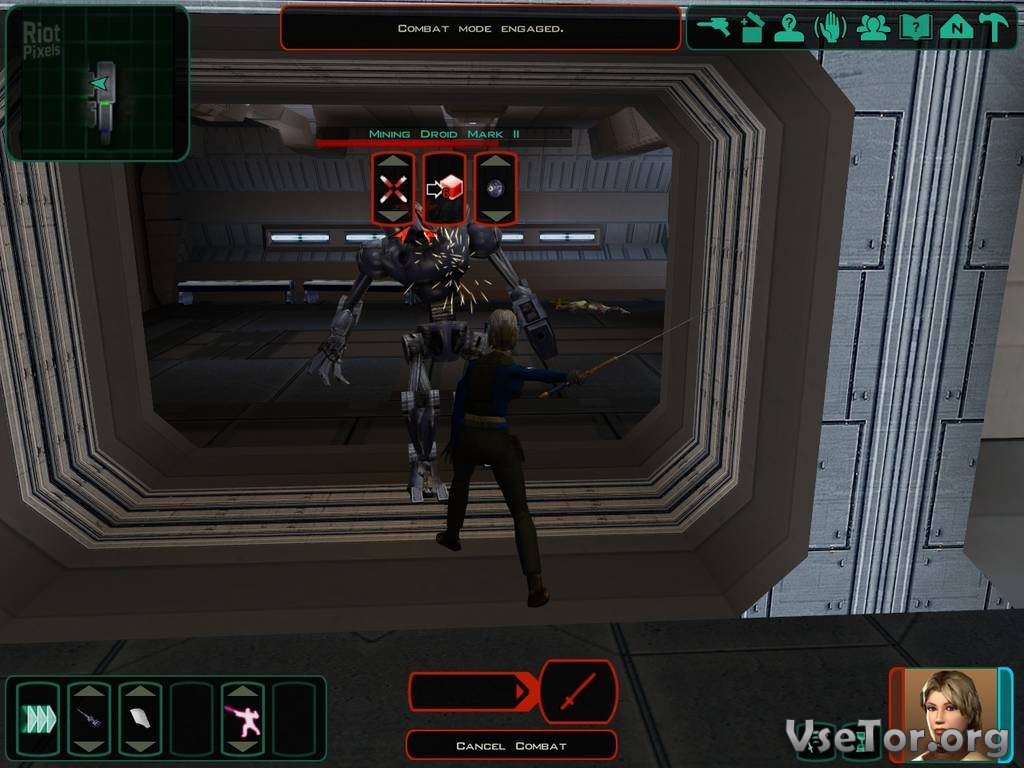
Task: Open the party selection icon
Action: click(x=872, y=28)
